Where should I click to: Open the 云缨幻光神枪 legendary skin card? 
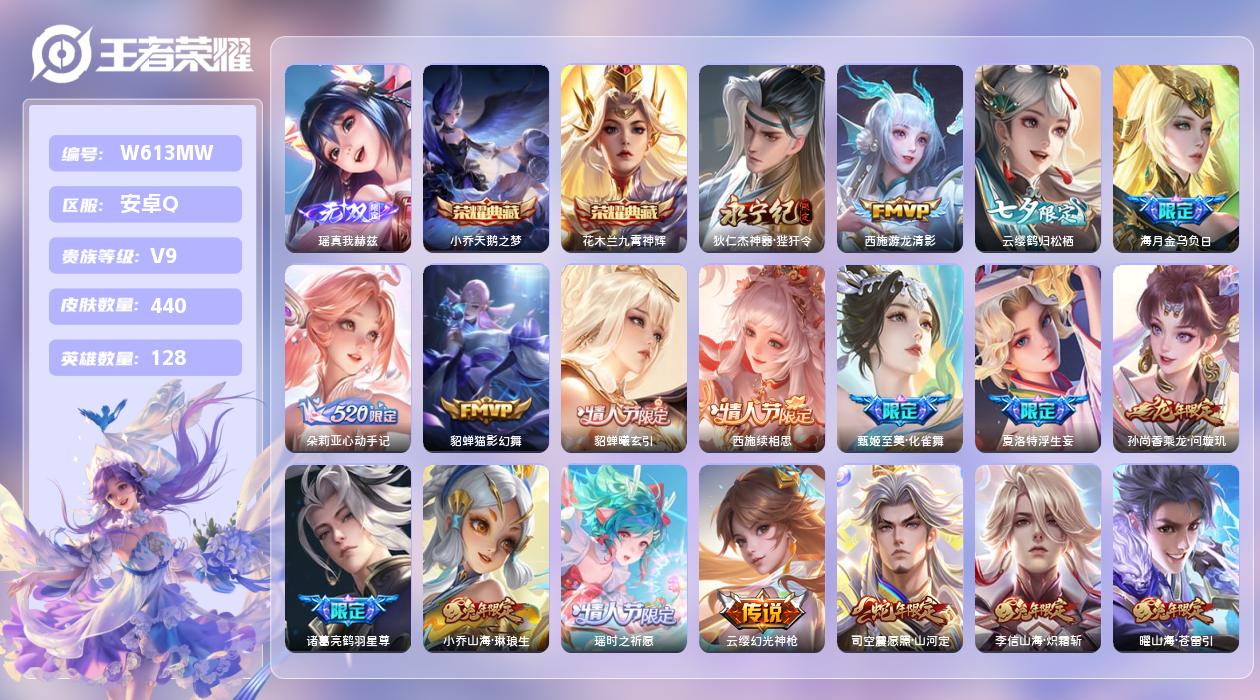click(762, 558)
